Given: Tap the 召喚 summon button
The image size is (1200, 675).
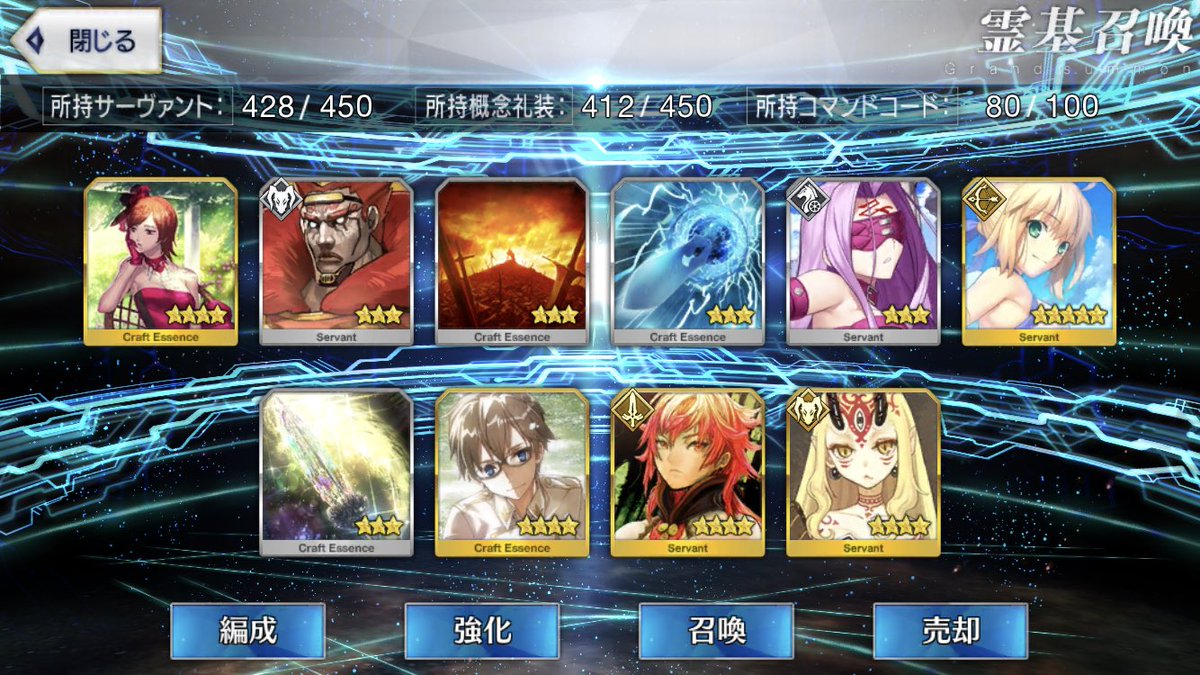Looking at the screenshot, I should tap(716, 630).
